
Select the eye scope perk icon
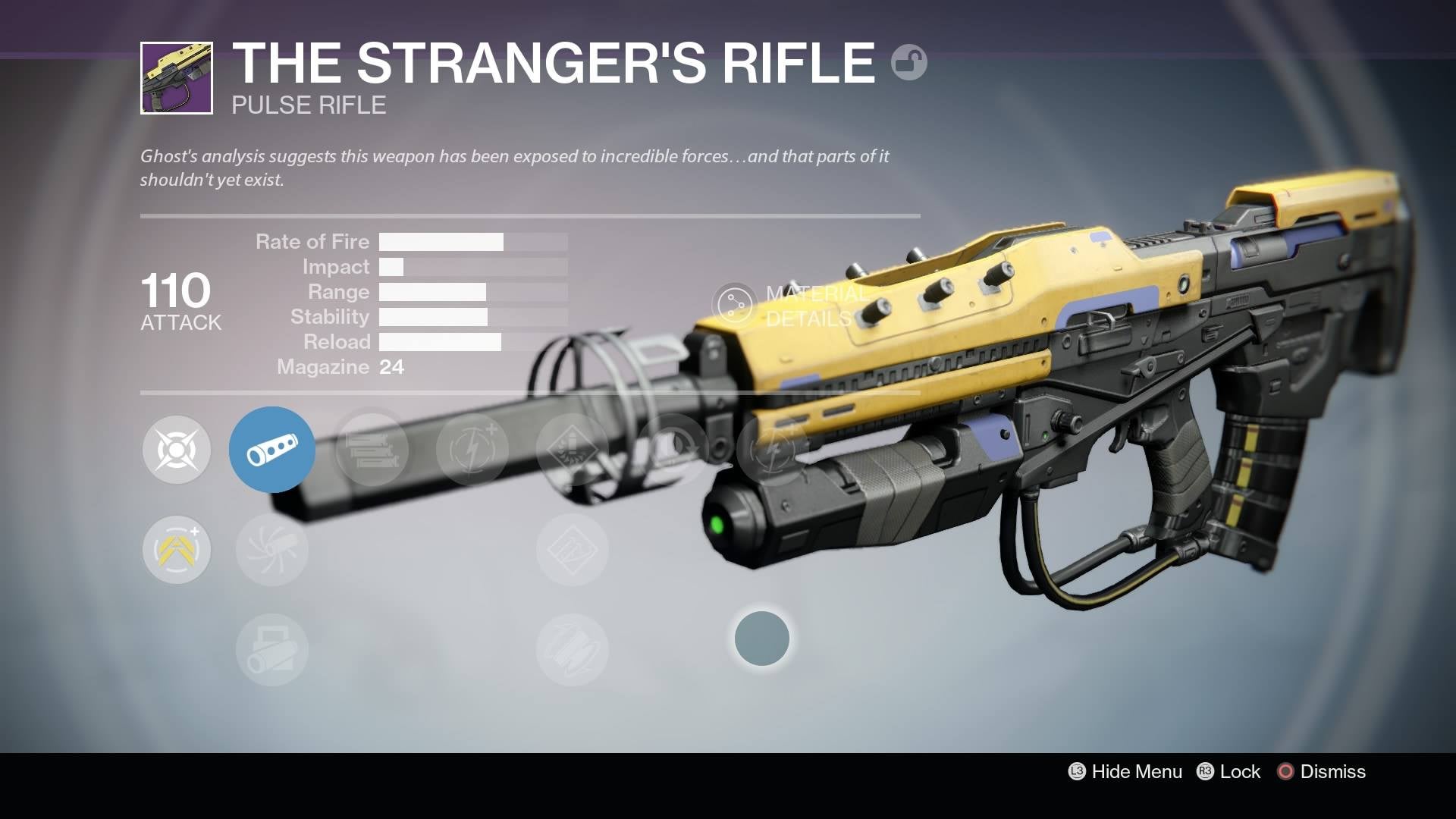coord(672,449)
